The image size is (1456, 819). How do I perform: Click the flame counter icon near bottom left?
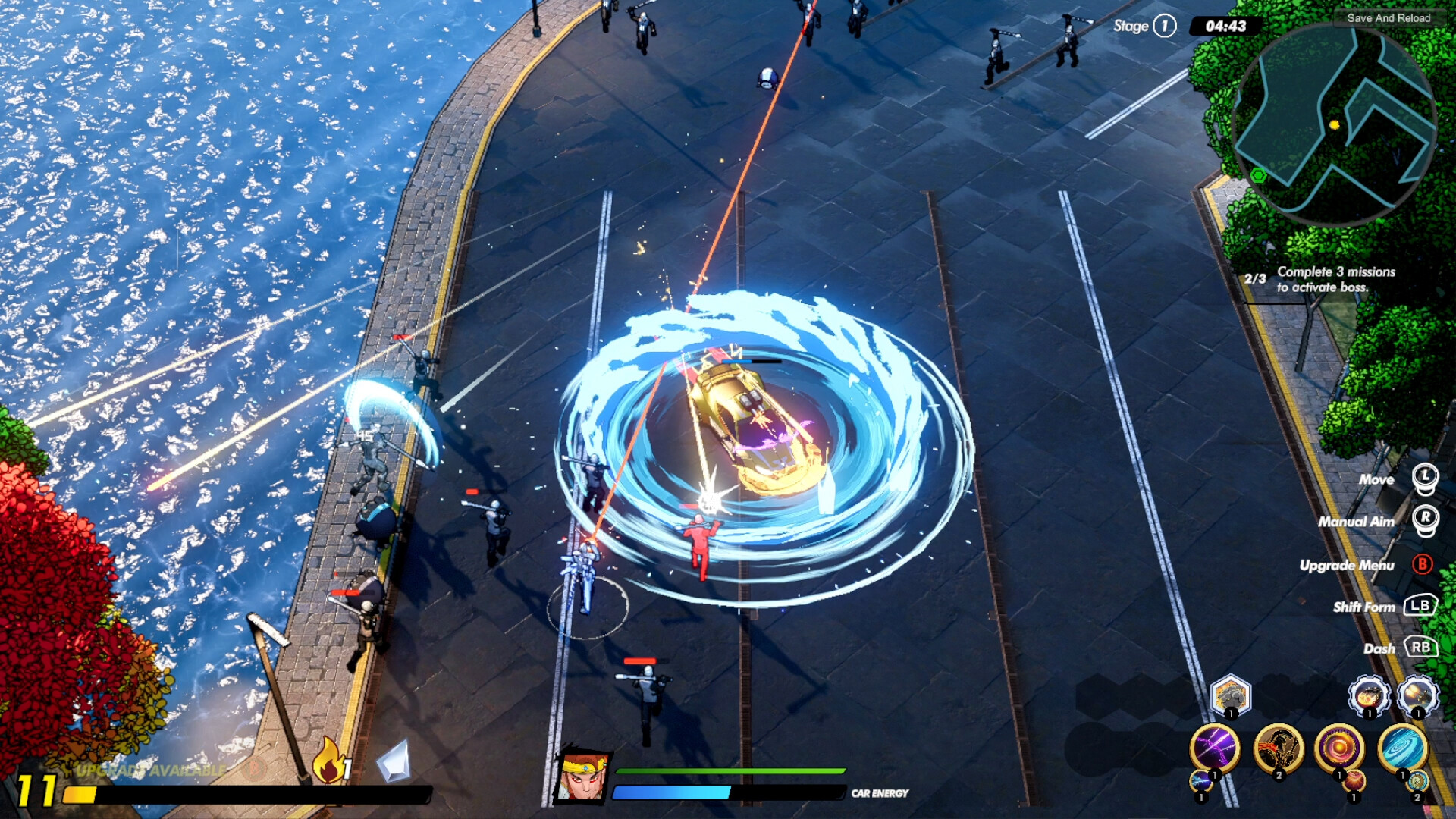click(x=329, y=762)
